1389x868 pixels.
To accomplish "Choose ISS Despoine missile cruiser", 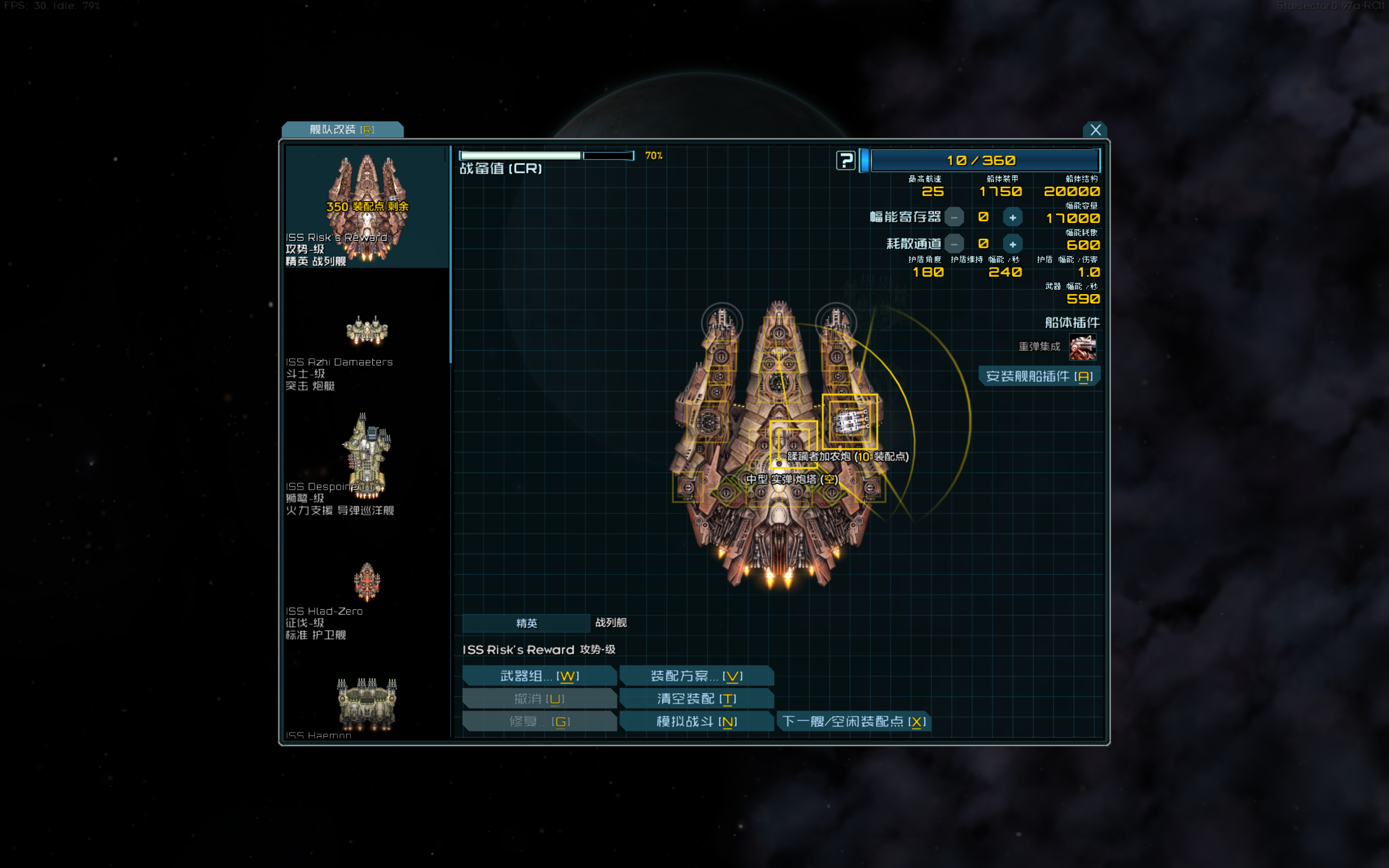I will tap(366, 465).
